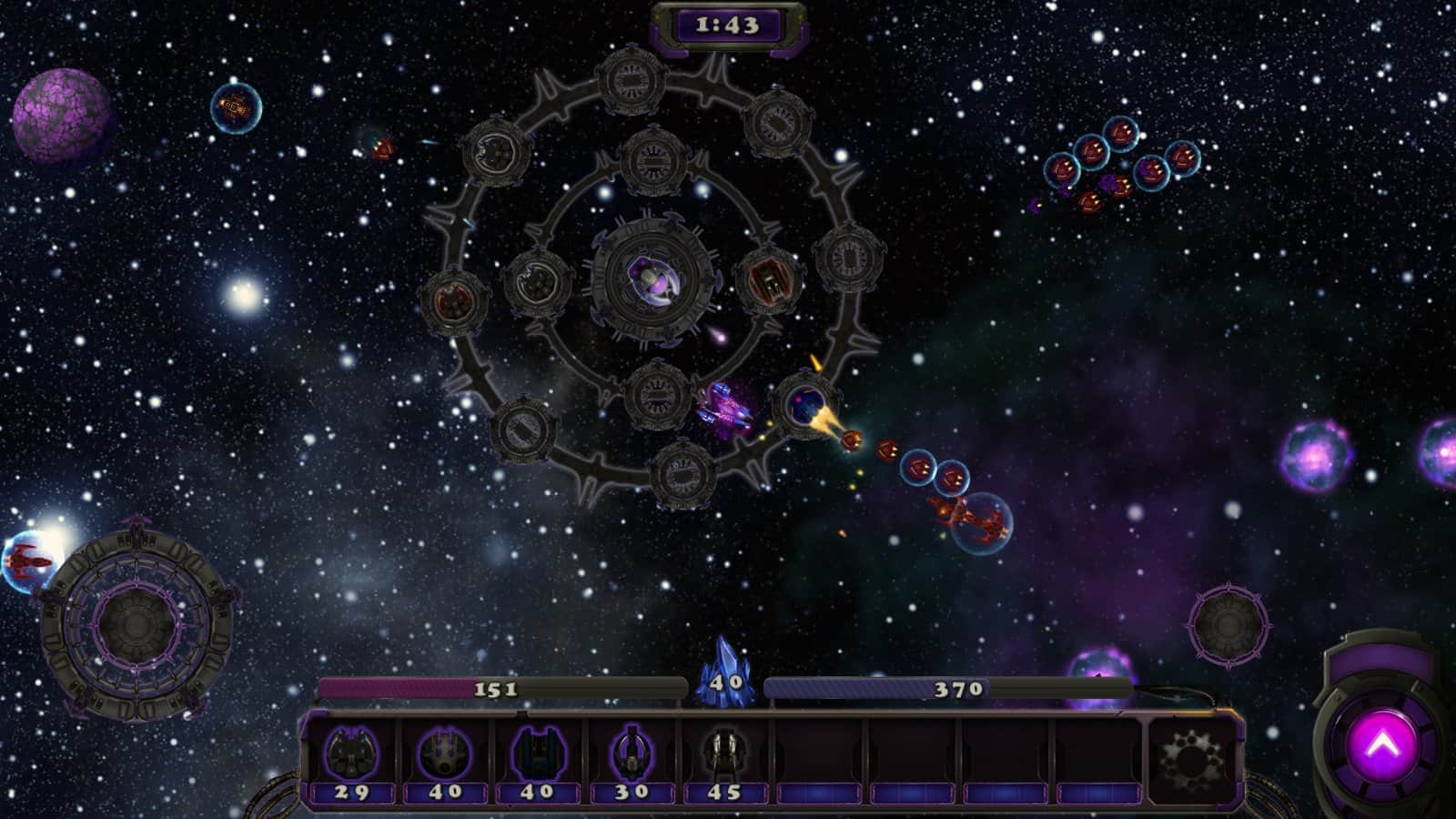
Task: Activate the glowing purple up-arrow button
Action: (x=1382, y=746)
